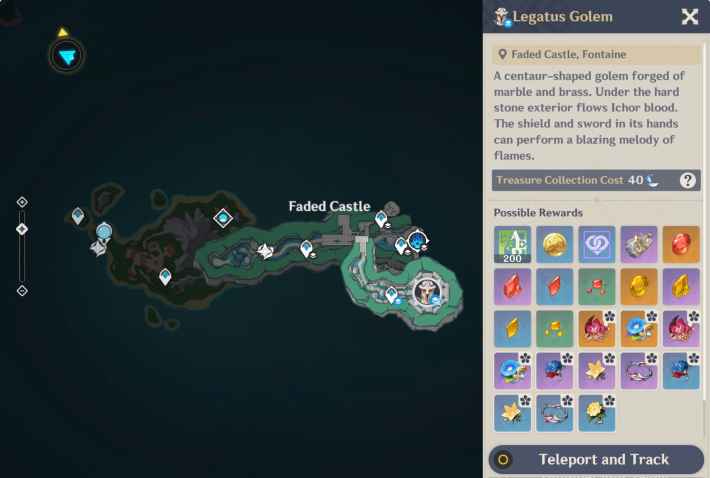
Task: Select the Statue of the Seven map marker
Action: click(103, 233)
